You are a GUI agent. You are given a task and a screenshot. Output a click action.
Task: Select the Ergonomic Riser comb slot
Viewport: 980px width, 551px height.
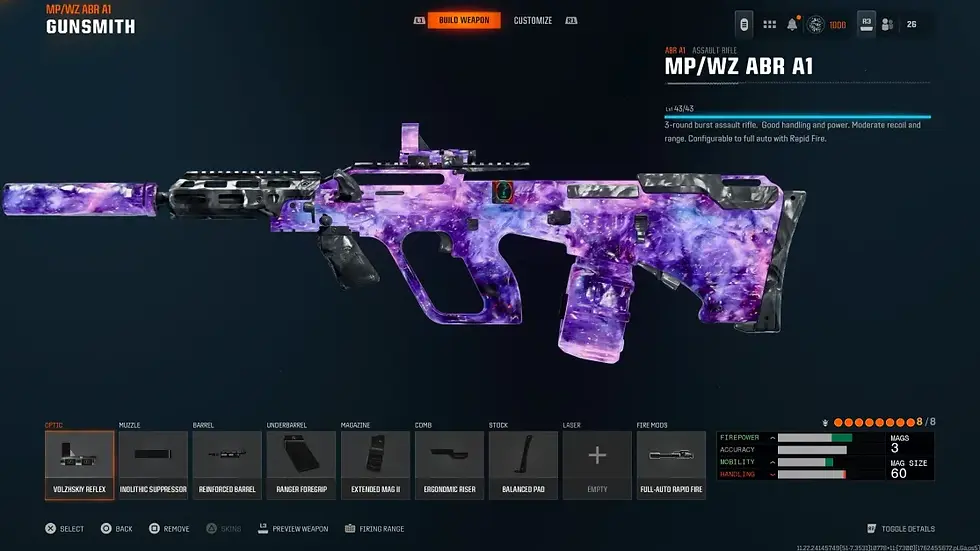pos(449,465)
